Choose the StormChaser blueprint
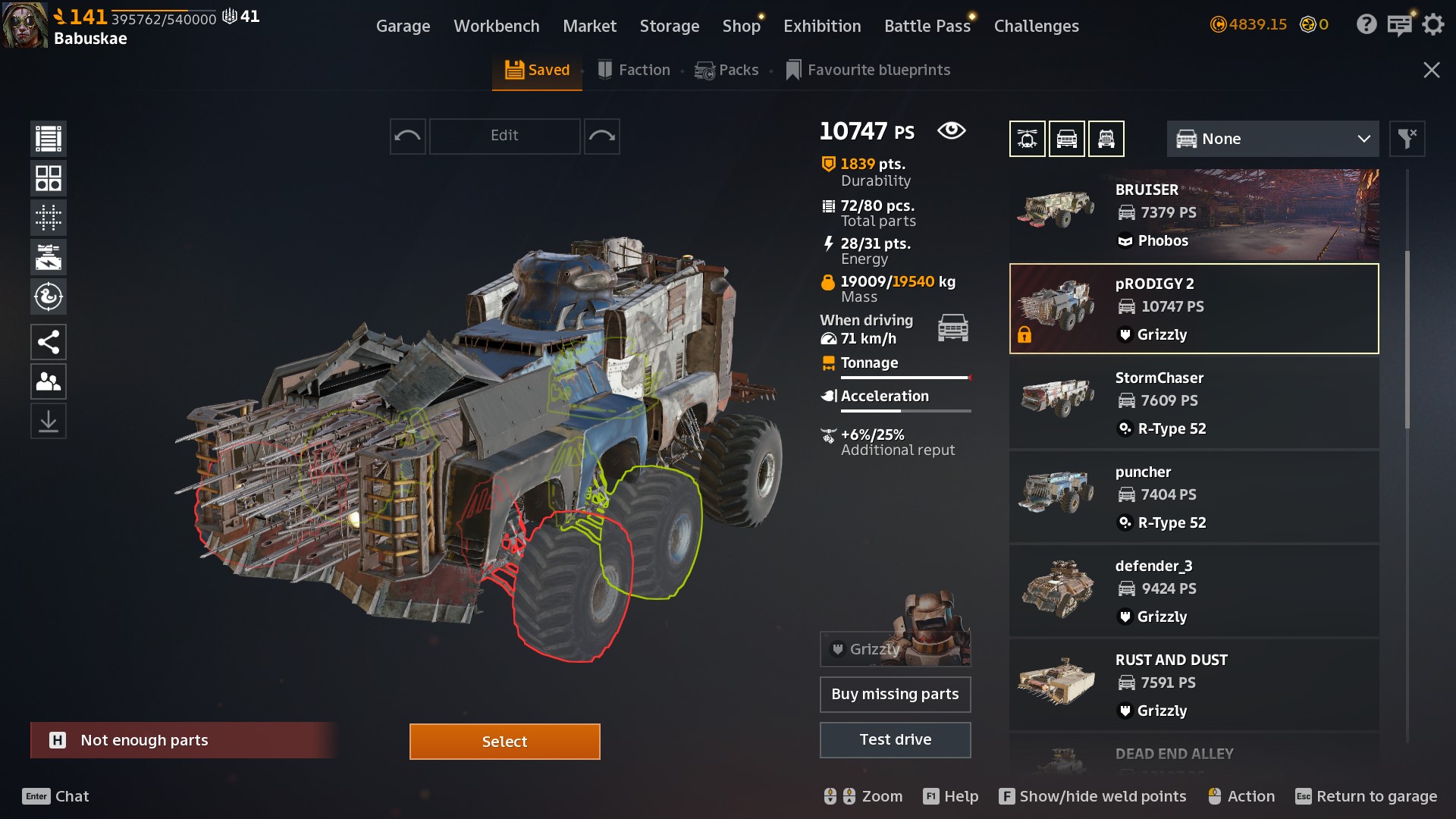This screenshot has width=1456, height=819. point(1194,403)
